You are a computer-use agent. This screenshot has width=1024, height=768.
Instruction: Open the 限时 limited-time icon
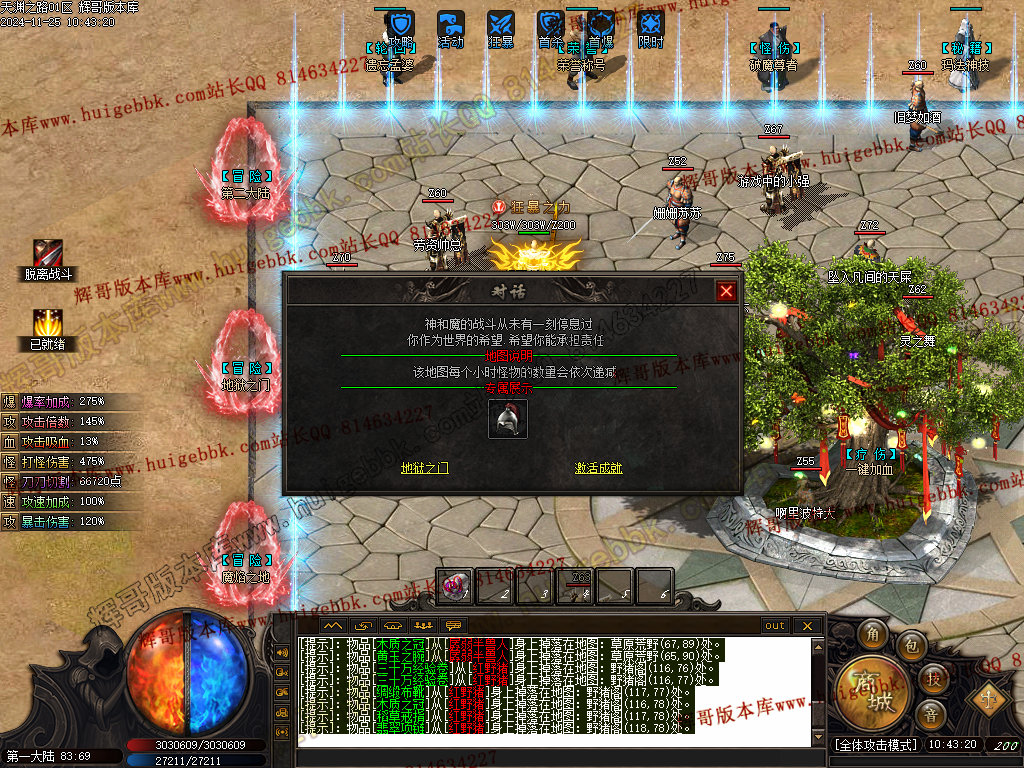point(651,25)
